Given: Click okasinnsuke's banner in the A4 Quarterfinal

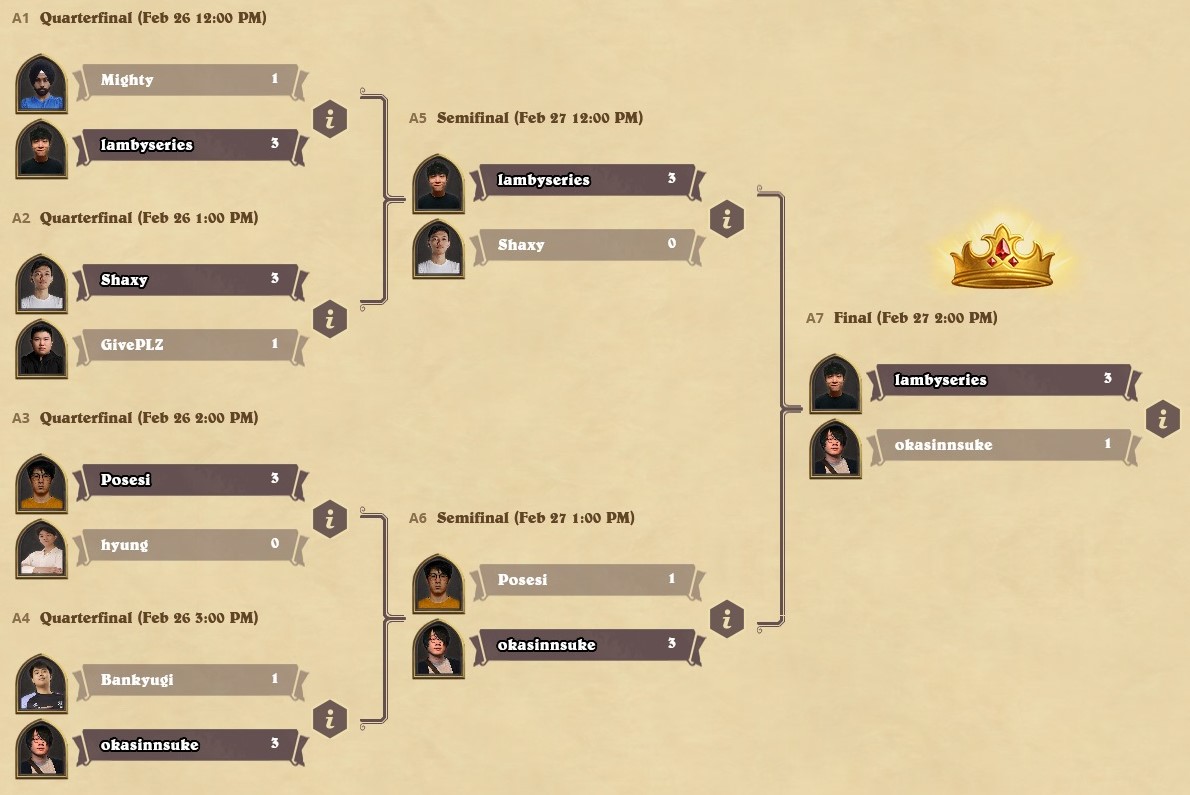Looking at the screenshot, I should click(x=188, y=745).
